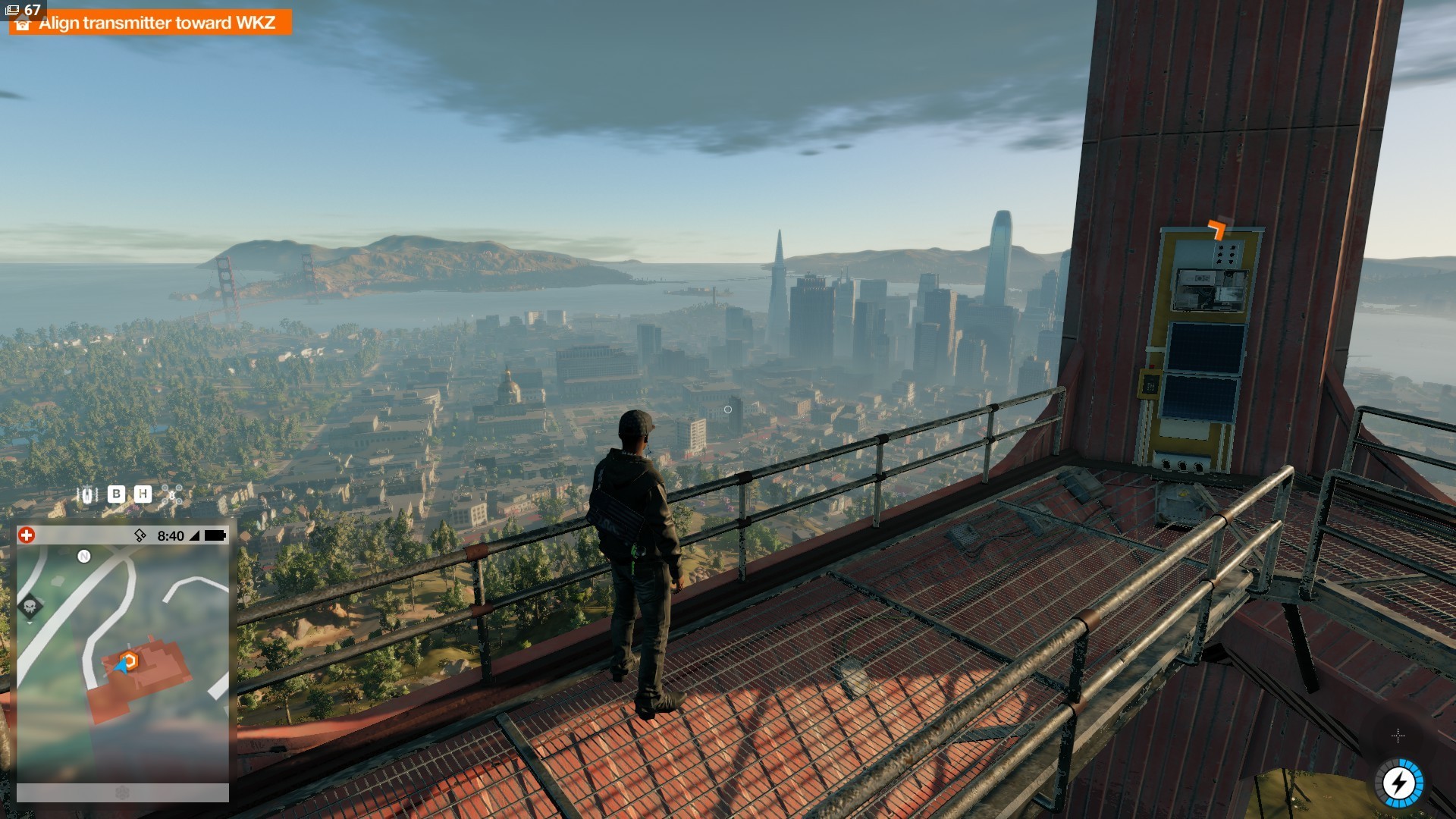Select the Align transmitter toward WKZ objective
The width and height of the screenshot is (1456, 819).
[x=156, y=23]
